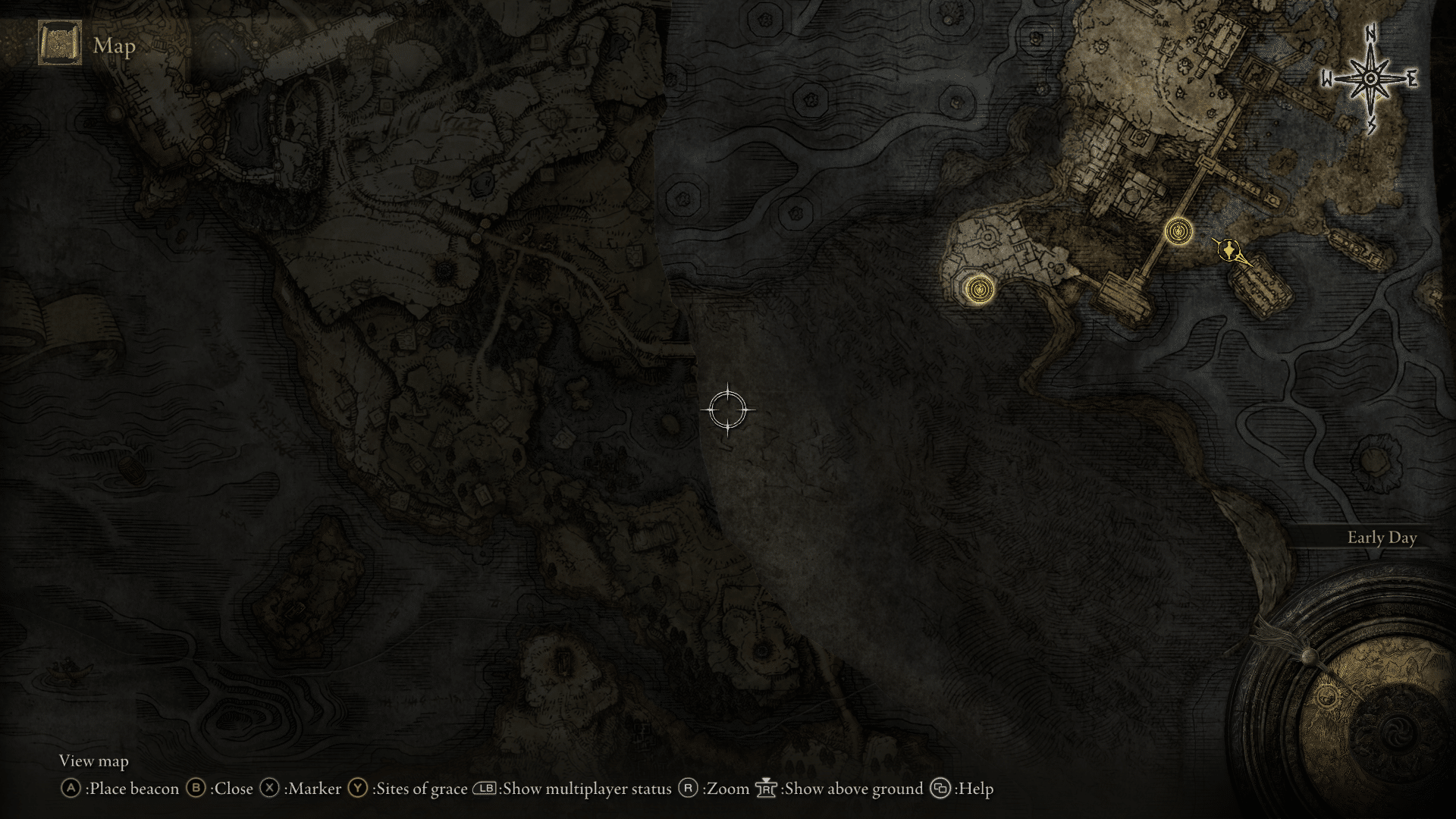Click the A button prompt for Place beacon
The height and width of the screenshot is (819, 1456).
point(72,789)
